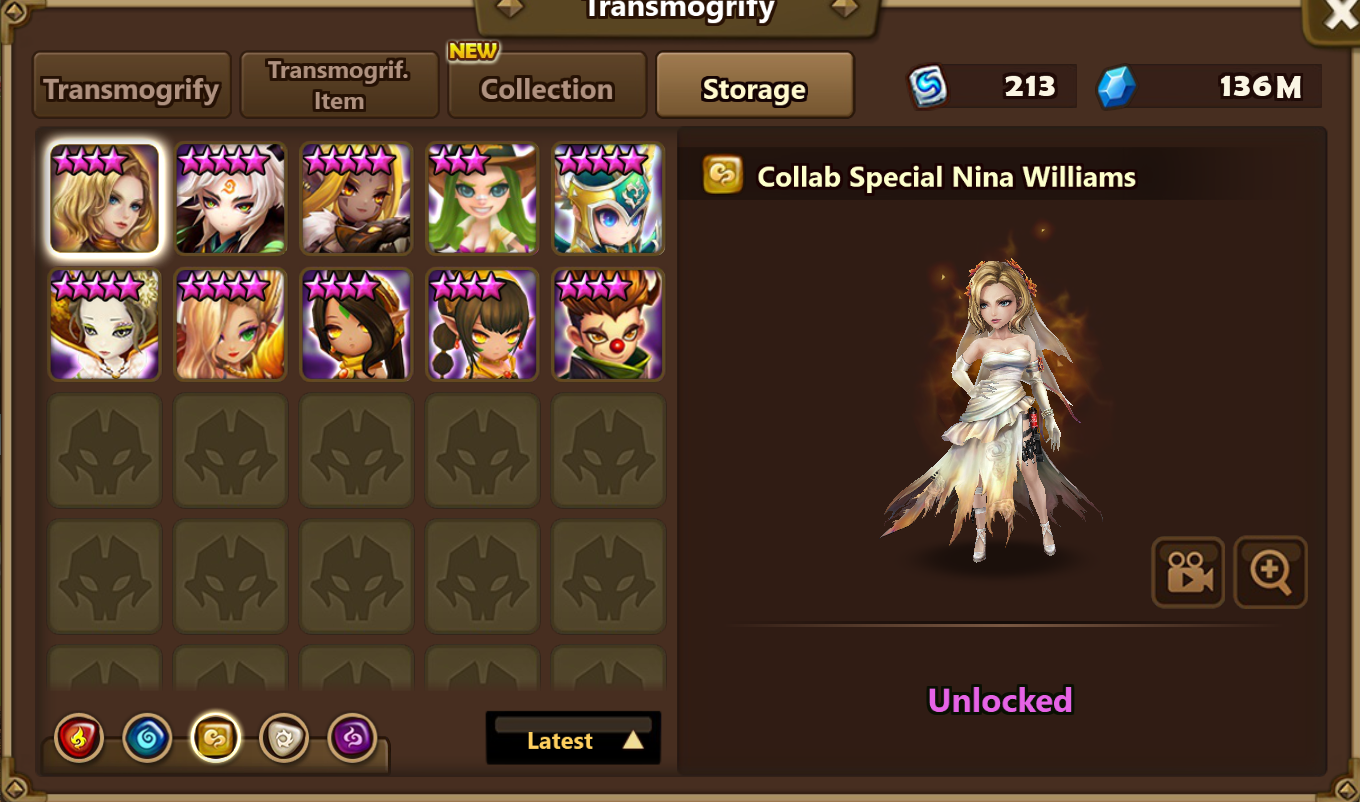
Task: Switch to the Transmogrify tab
Action: [132, 88]
